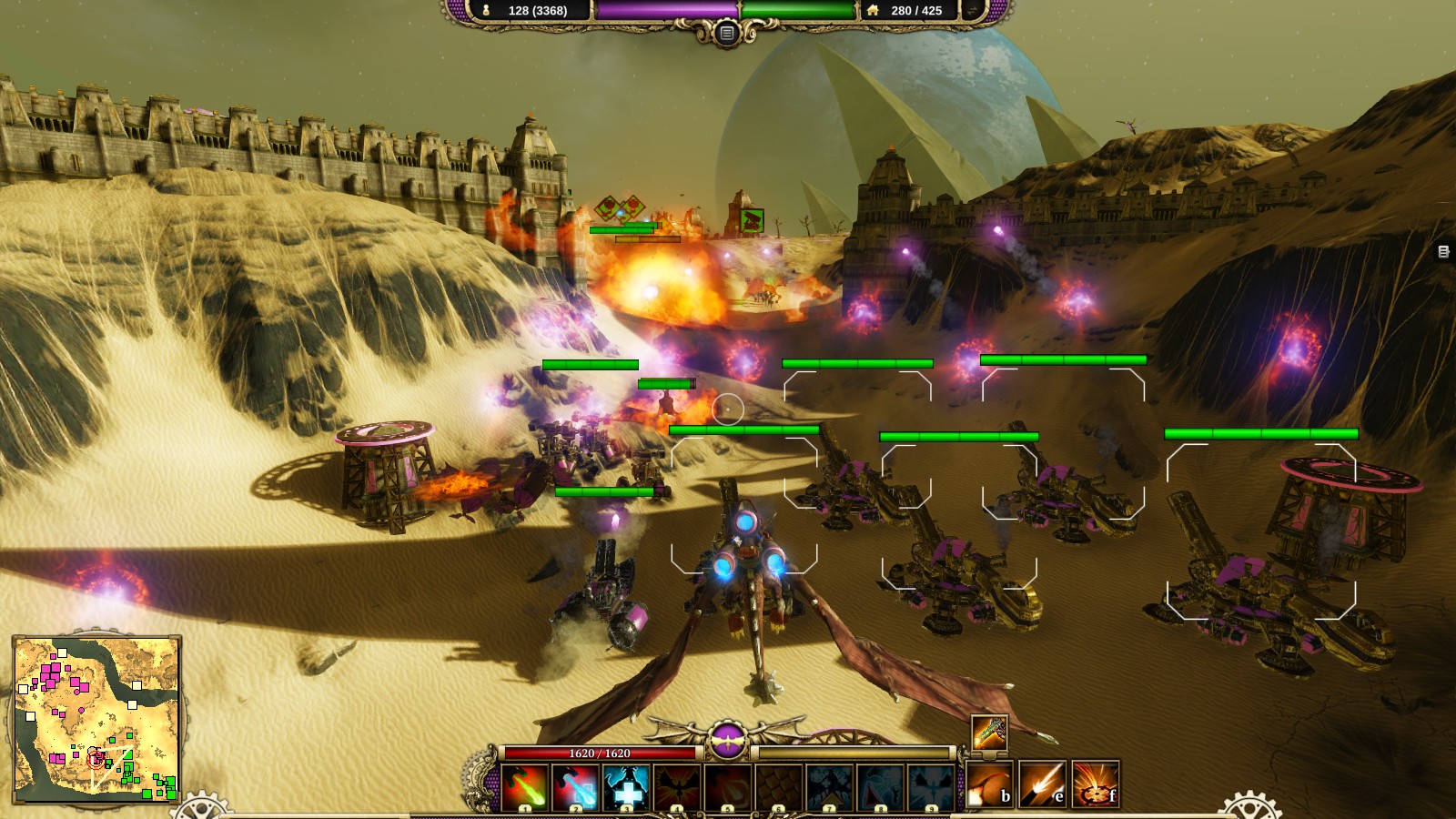Screen dimensions: 1456x819
Task: Click the green unit marker above the distant battle
Action: click(752, 220)
